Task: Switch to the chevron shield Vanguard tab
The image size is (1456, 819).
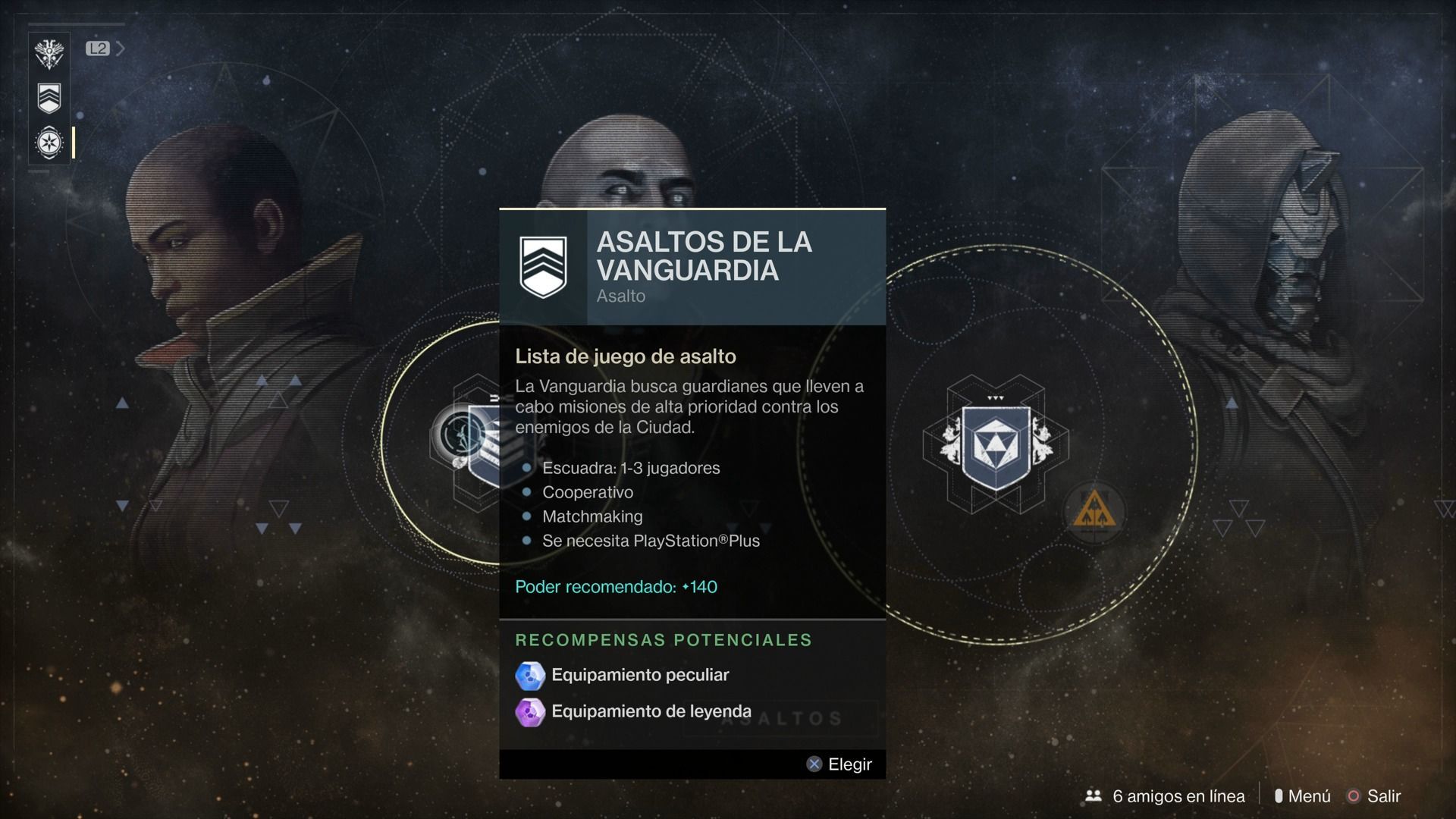Action: coord(49,98)
